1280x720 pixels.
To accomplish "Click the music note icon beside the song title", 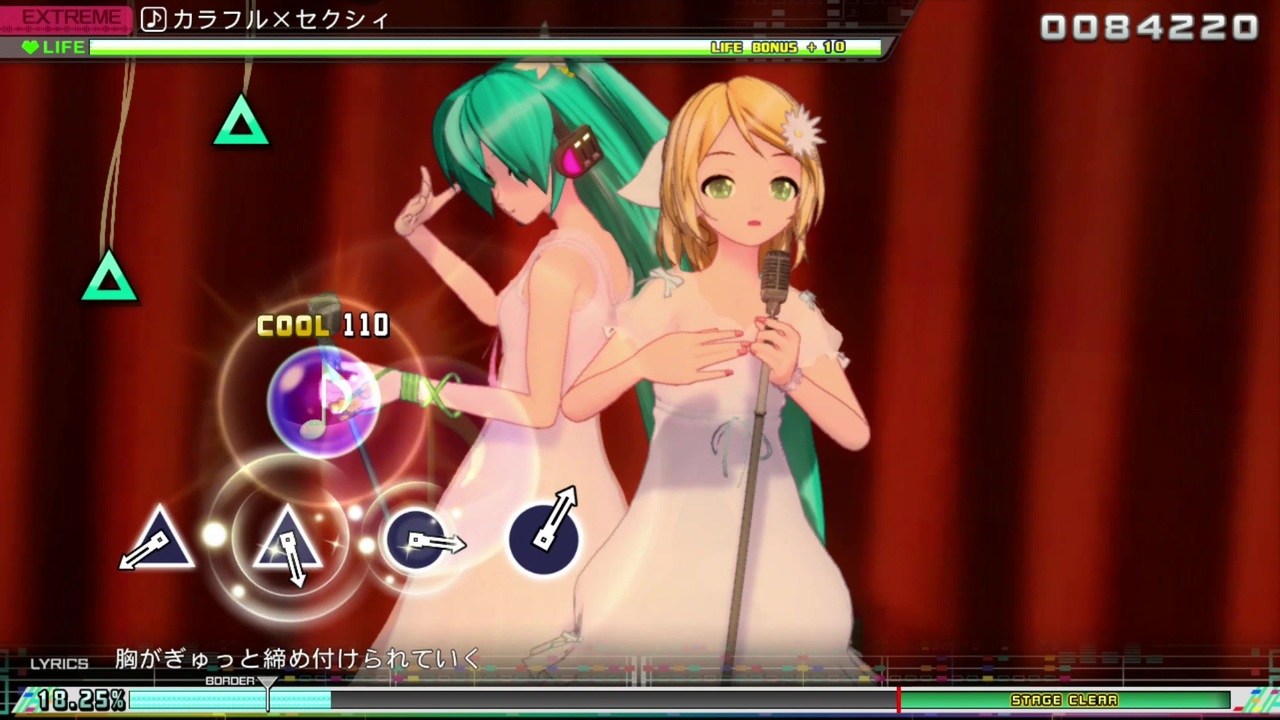I will [x=153, y=19].
